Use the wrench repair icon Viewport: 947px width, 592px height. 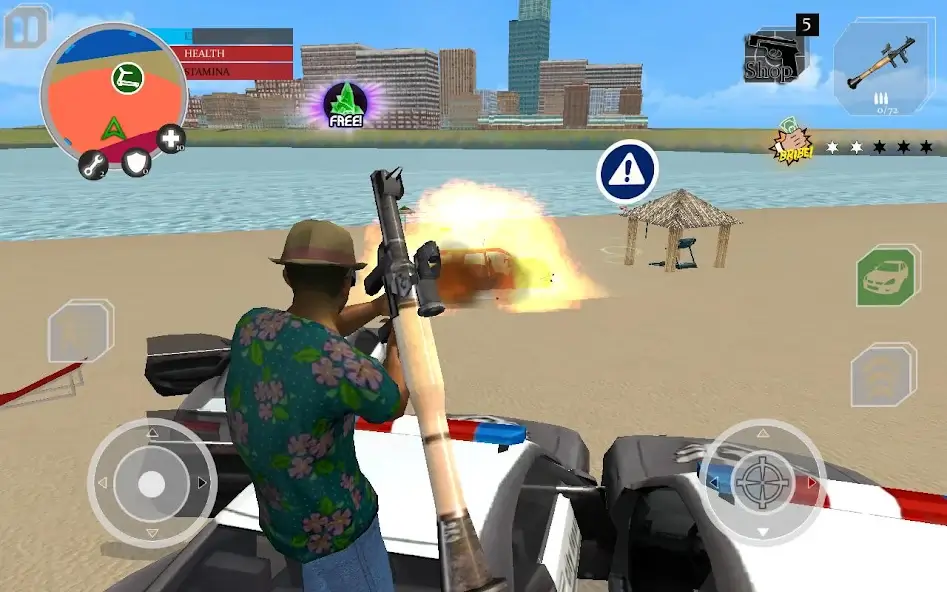[94, 166]
